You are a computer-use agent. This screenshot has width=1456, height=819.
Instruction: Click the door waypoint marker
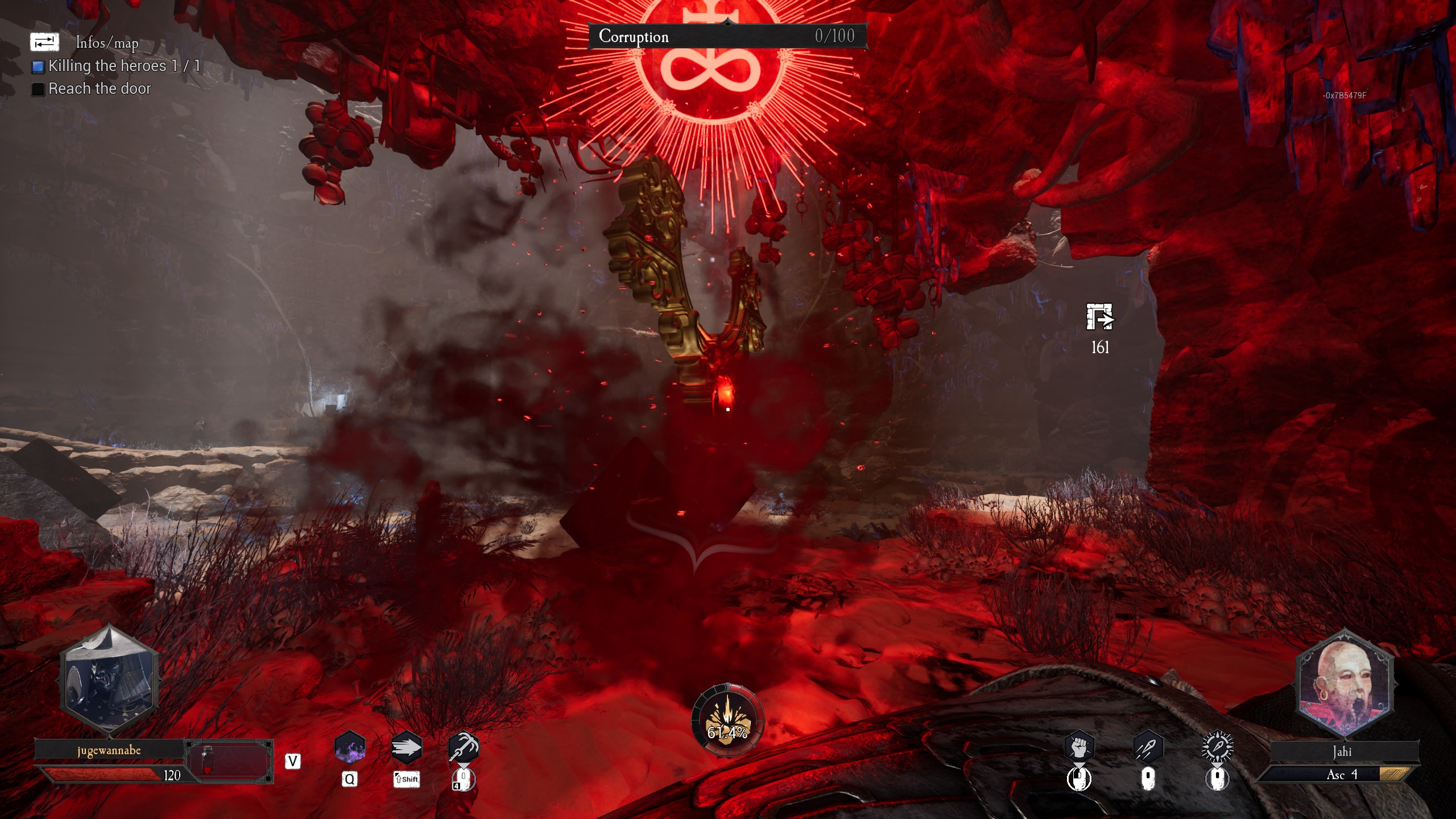[x=1099, y=317]
